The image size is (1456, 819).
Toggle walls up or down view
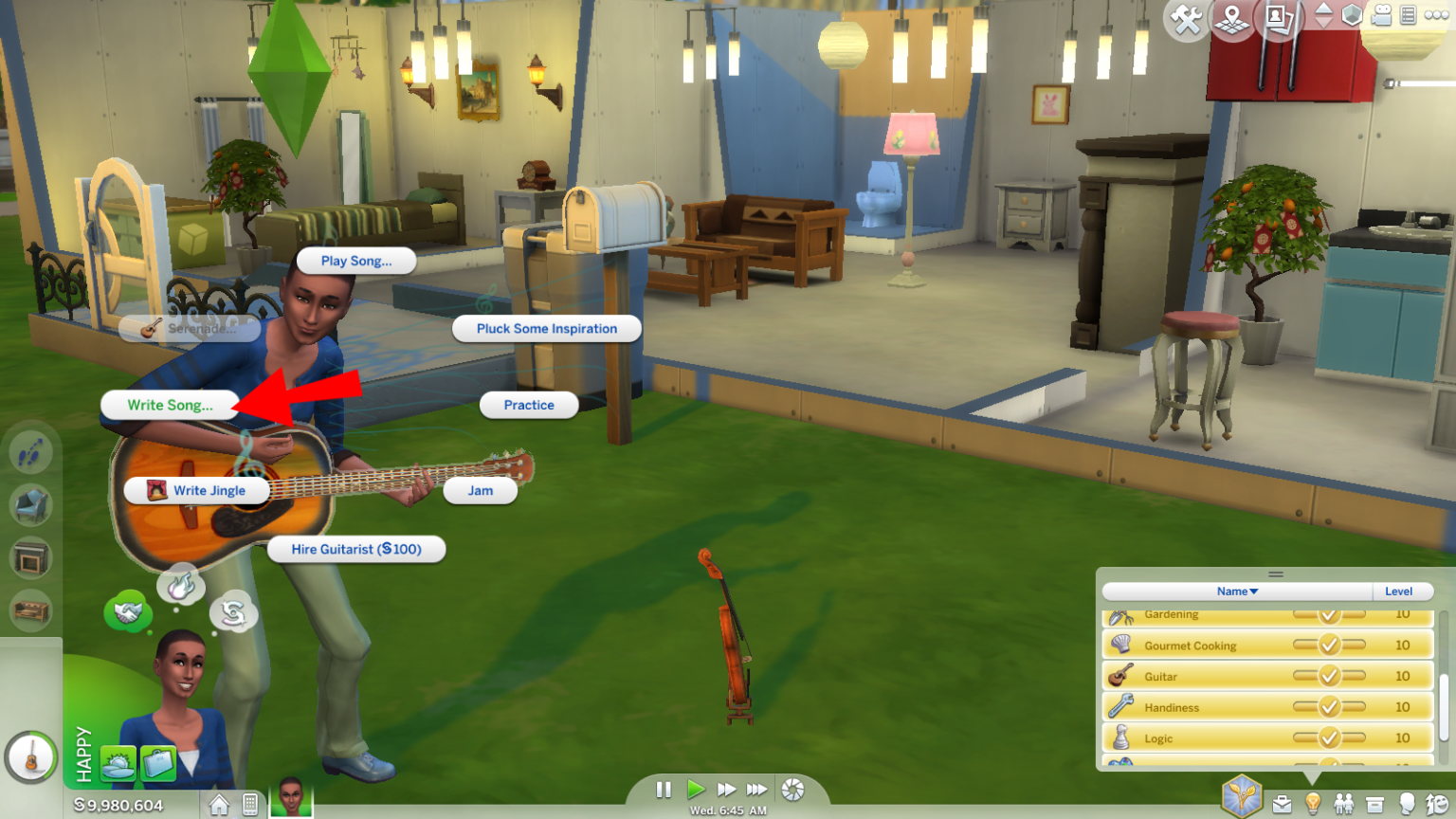tap(1352, 16)
